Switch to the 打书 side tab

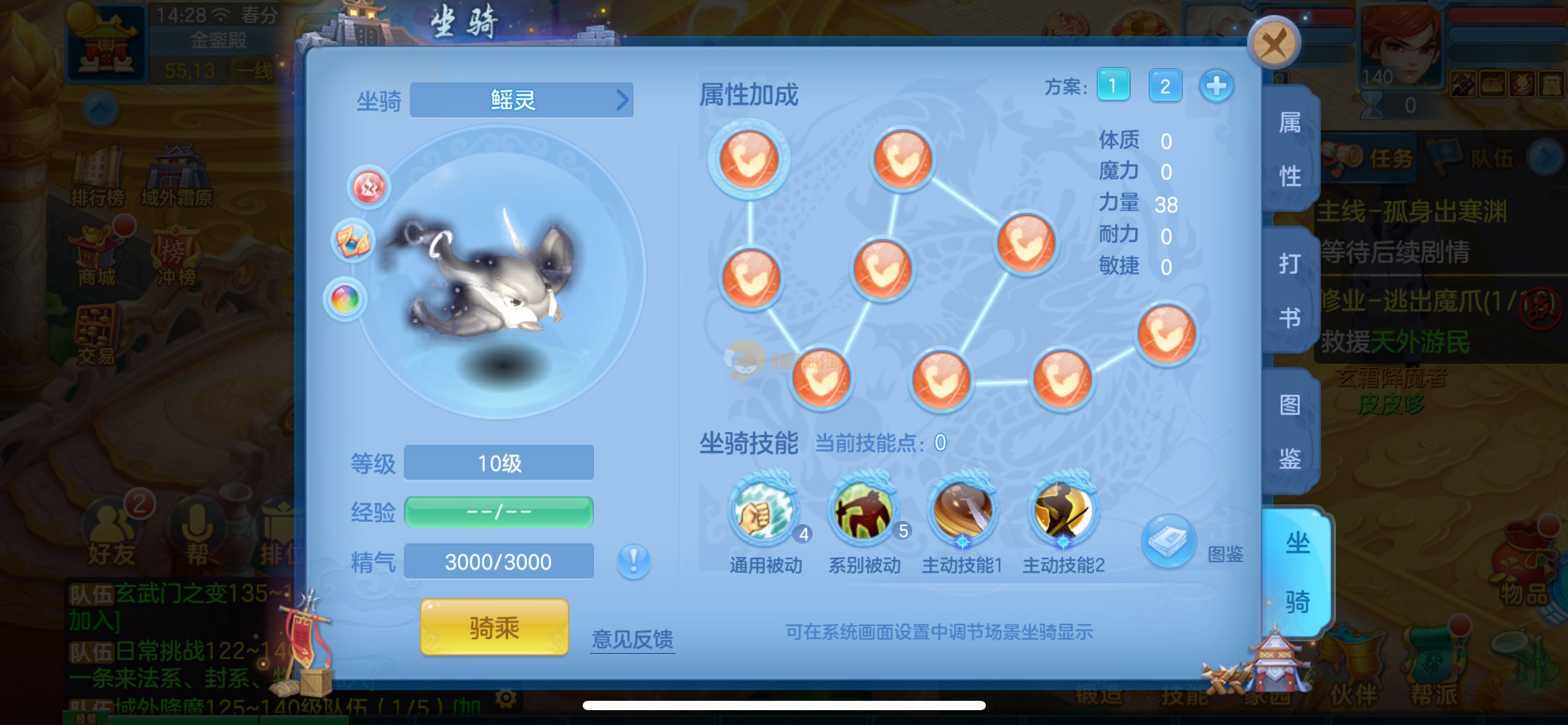1291,290
